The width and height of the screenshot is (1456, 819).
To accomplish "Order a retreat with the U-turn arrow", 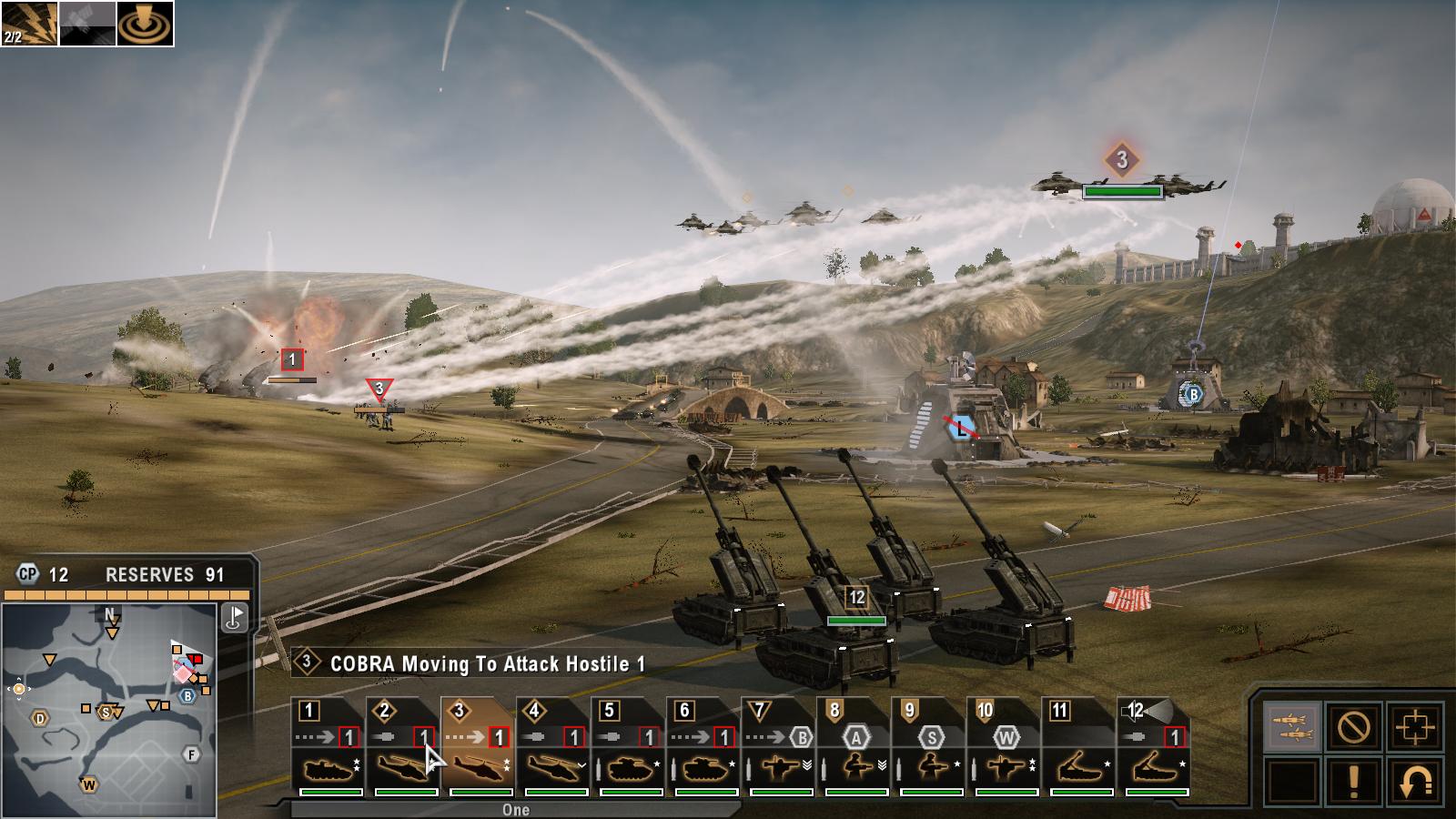I will 1413,781.
